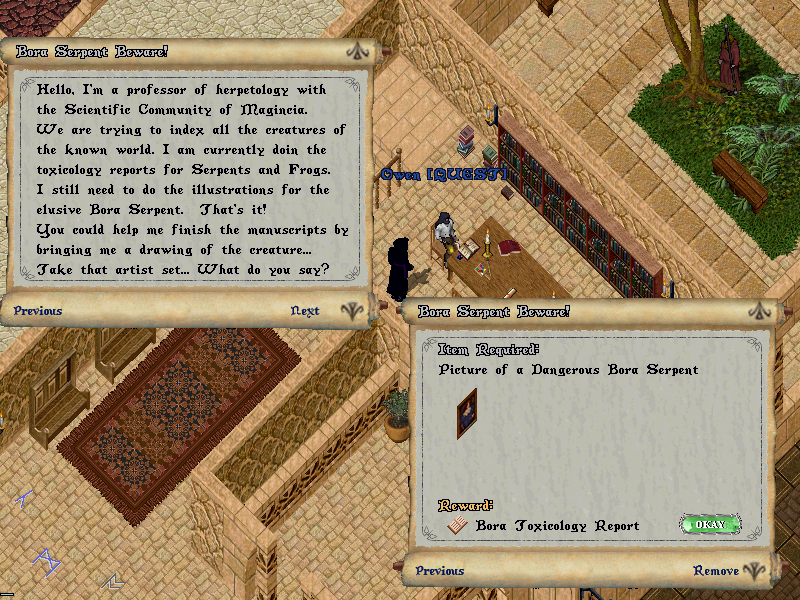Screen dimensions: 800x600
Task: Select Previous on the Item Required scroll
Action: pyautogui.click(x=440, y=571)
